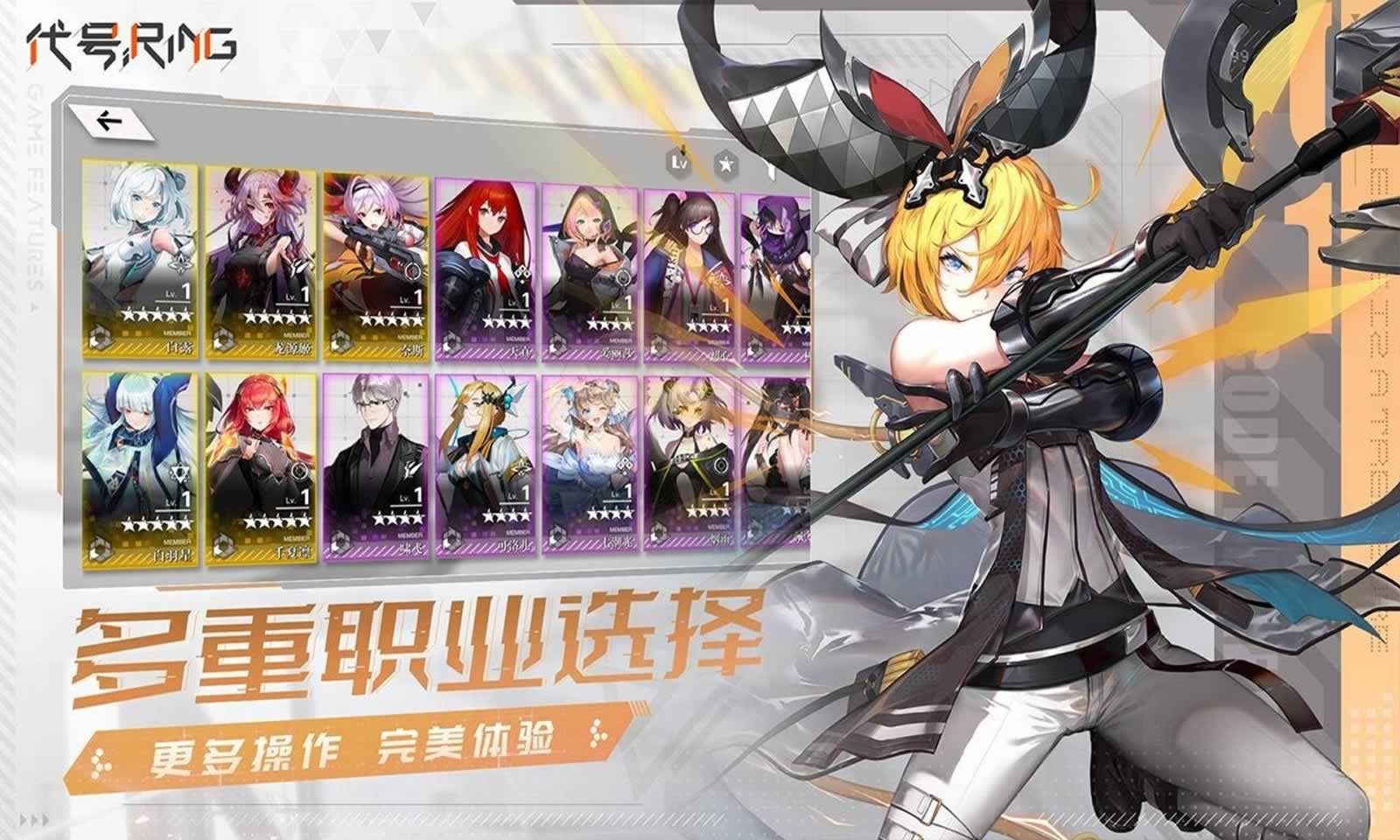
Task: Select the Lv filter icon above the roster
Action: (676, 161)
